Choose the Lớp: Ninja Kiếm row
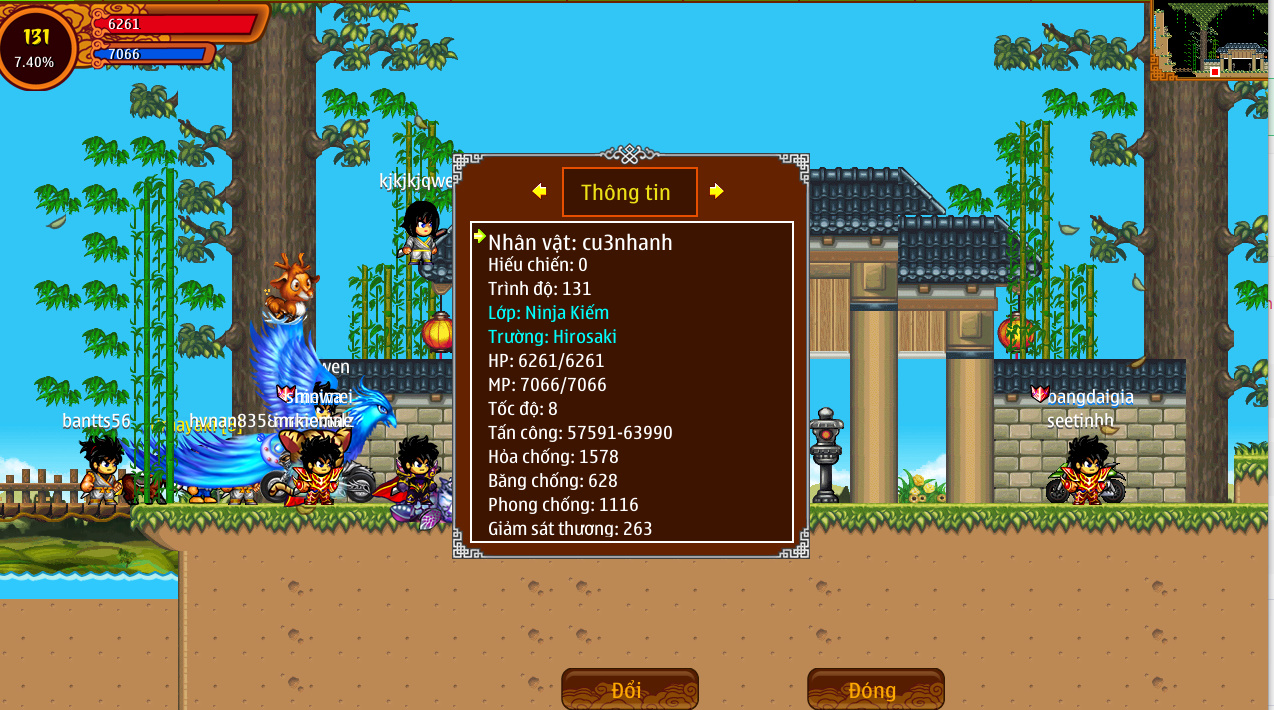Image resolution: width=1274 pixels, height=710 pixels. [548, 313]
